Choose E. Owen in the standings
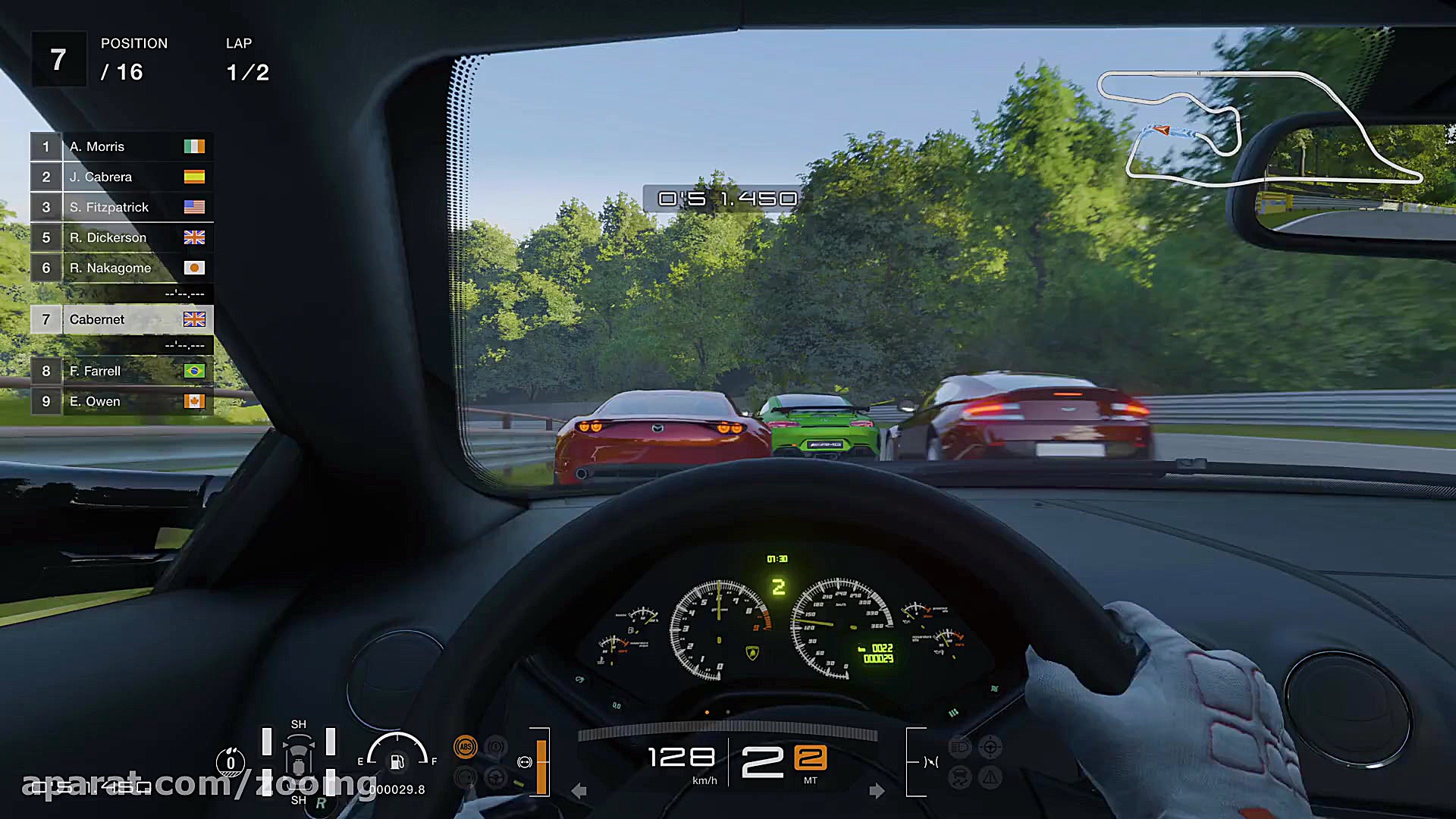This screenshot has height=819, width=1456. point(121,401)
